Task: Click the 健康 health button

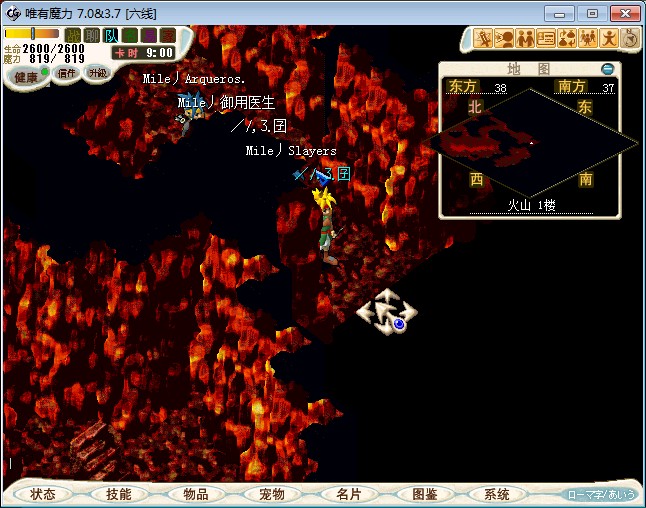Action: click(25, 77)
